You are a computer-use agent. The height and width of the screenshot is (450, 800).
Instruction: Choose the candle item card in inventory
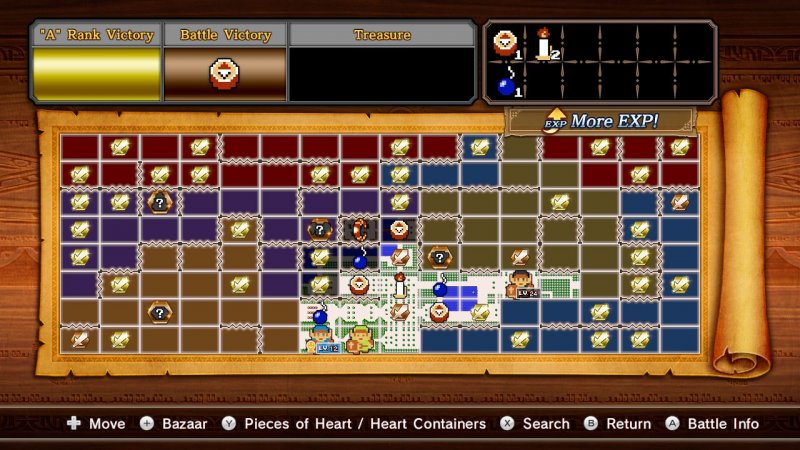point(544,43)
